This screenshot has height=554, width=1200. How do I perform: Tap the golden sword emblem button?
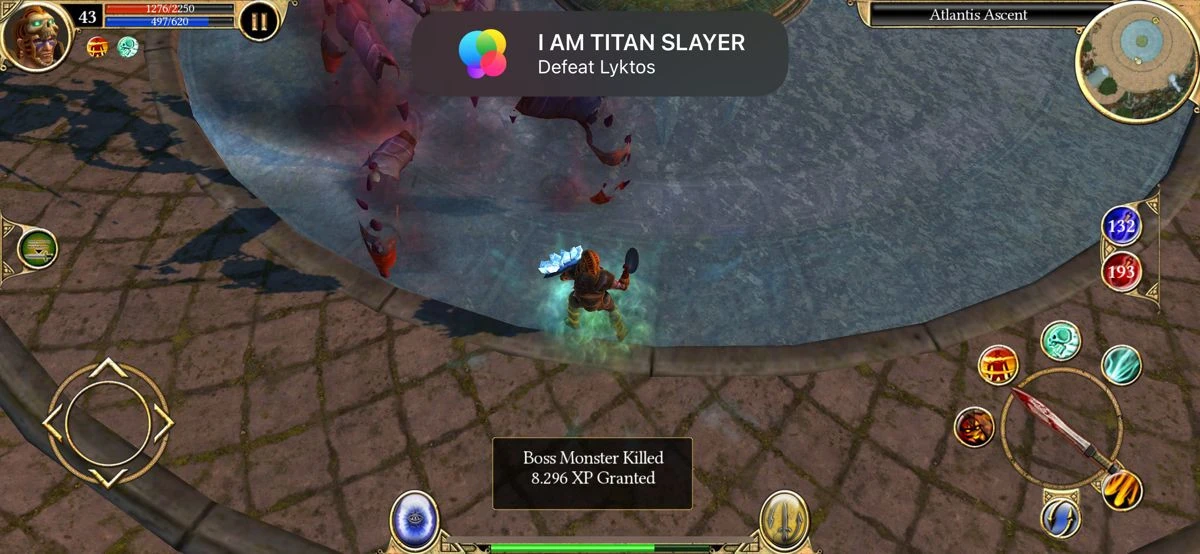[783, 518]
